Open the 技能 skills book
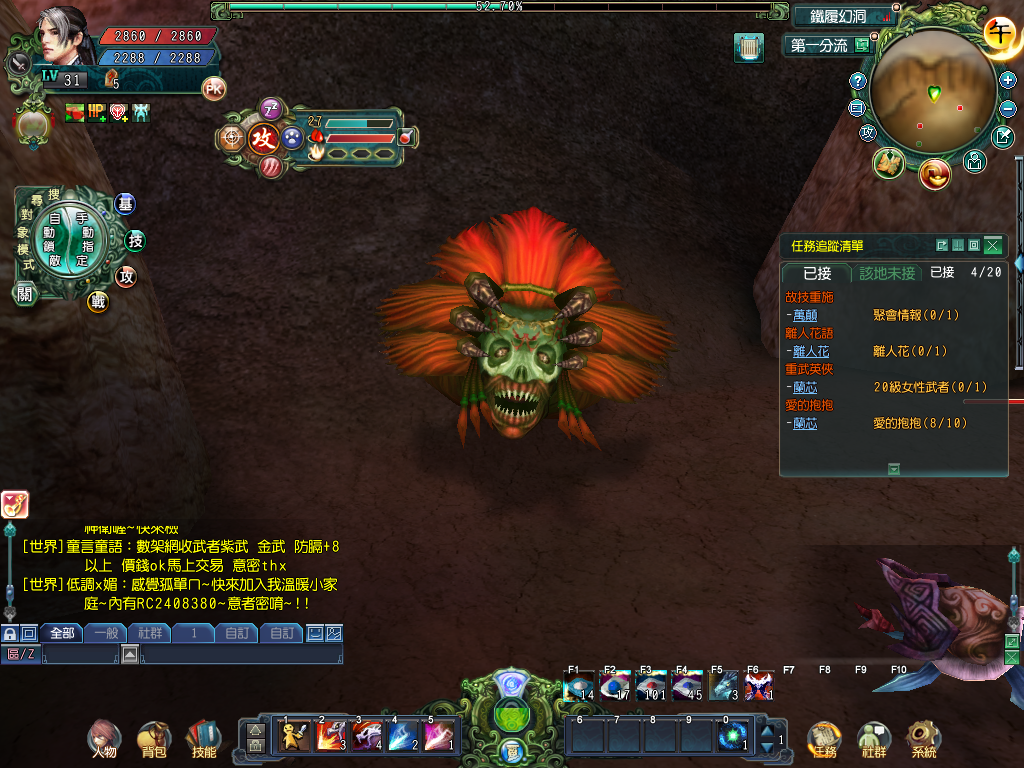Viewport: 1024px width, 768px height. click(x=203, y=737)
